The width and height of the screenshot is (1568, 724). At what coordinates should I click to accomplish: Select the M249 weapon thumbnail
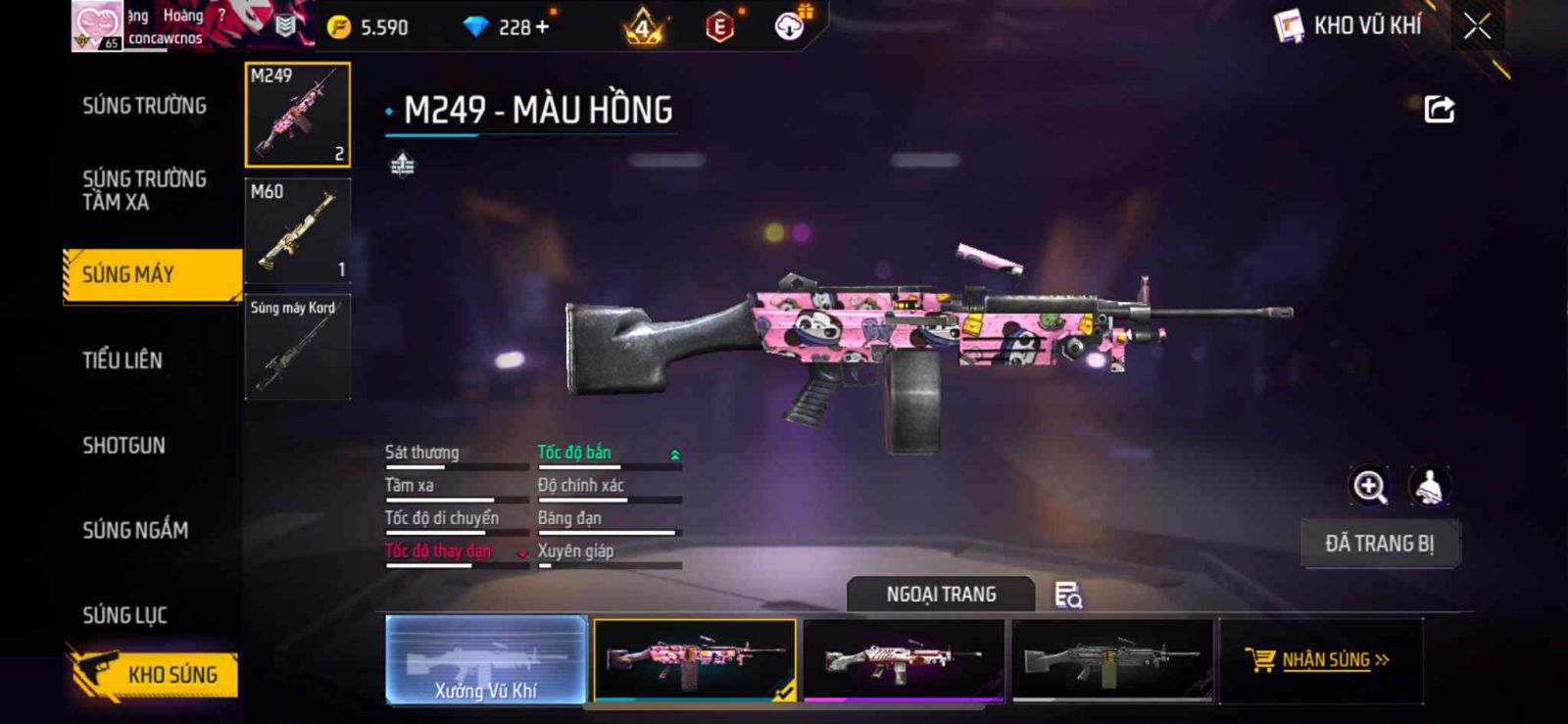pyautogui.click(x=297, y=115)
